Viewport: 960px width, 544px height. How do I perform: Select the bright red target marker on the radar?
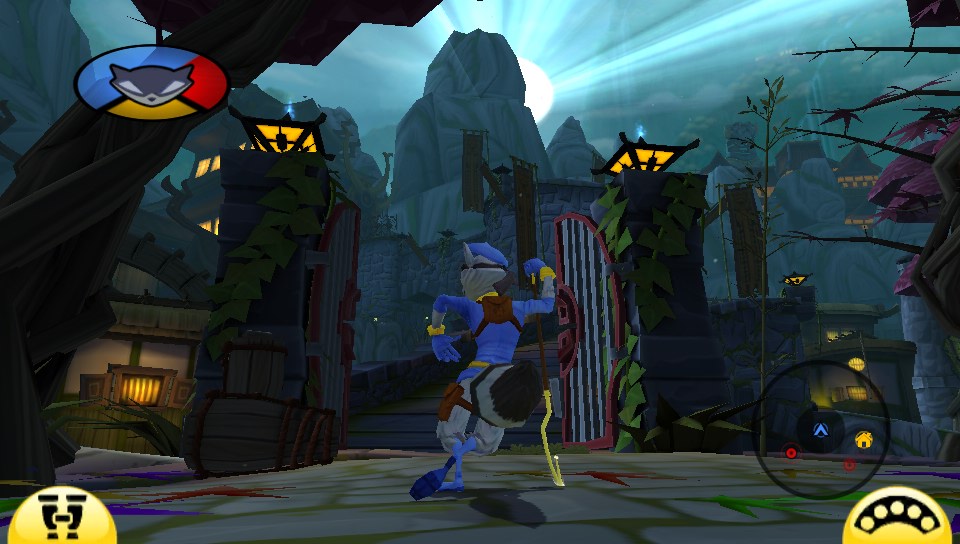(791, 452)
